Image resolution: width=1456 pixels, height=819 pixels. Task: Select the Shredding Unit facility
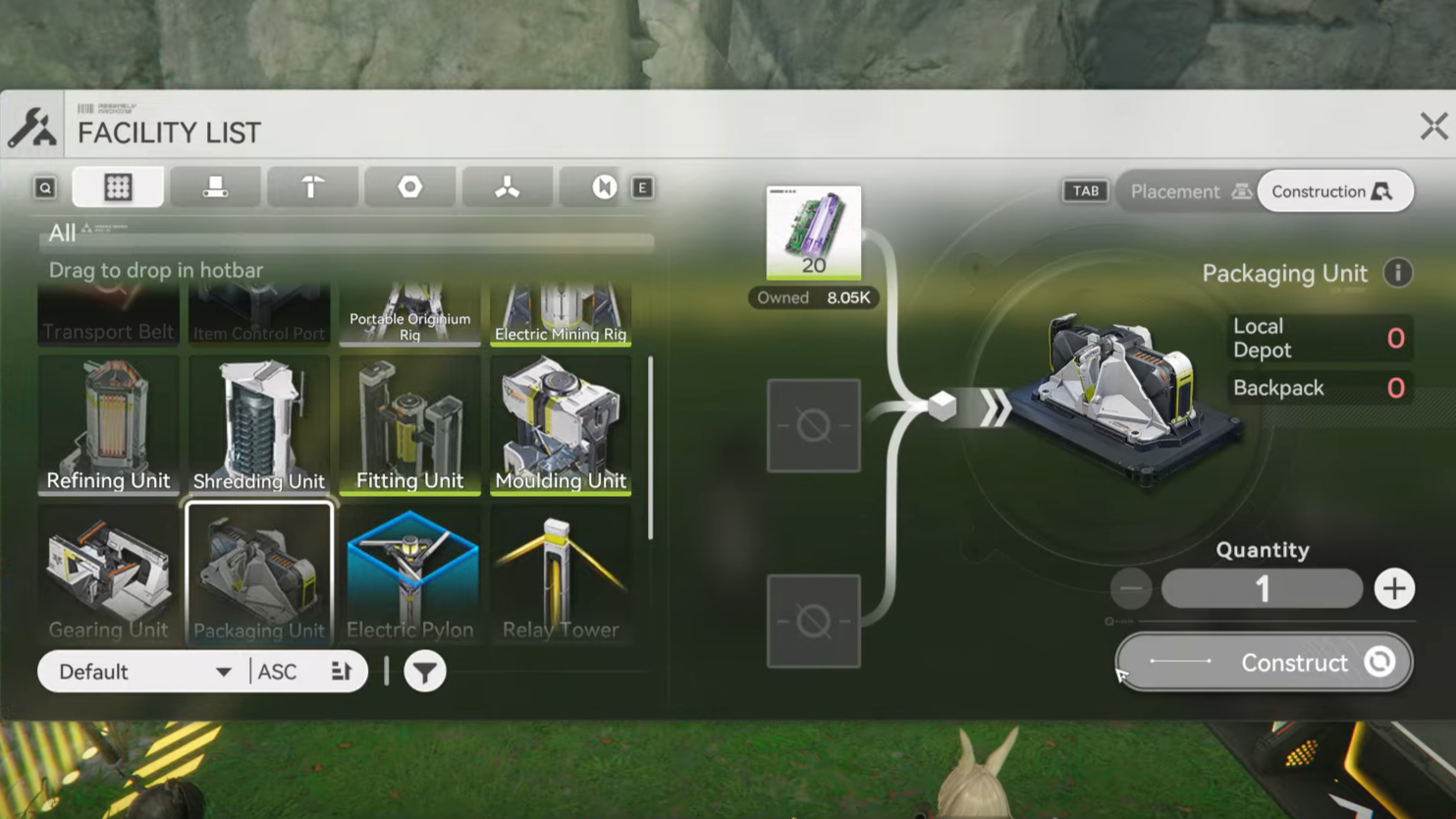point(259,424)
